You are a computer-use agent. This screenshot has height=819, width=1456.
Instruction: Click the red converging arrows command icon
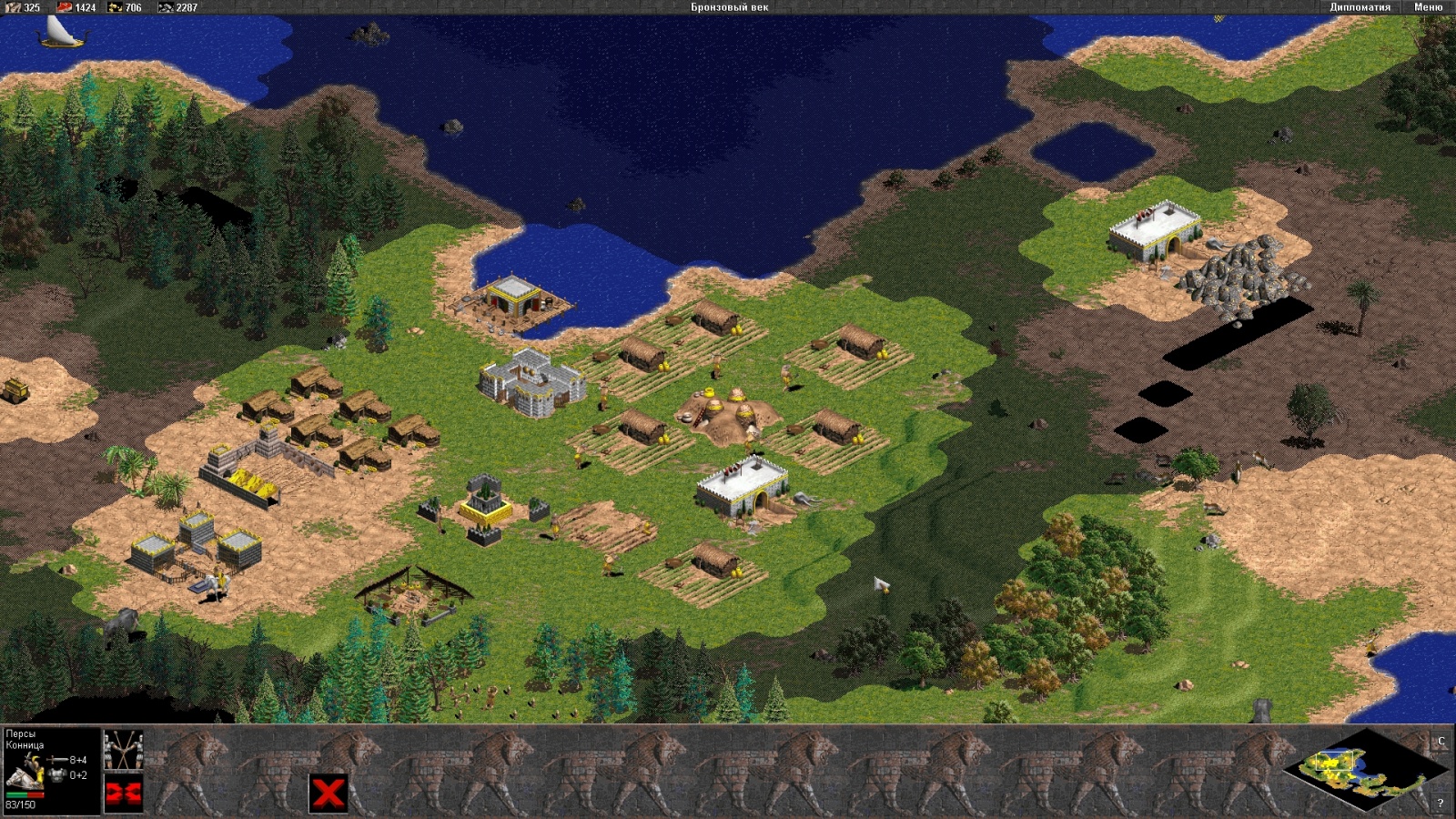tap(124, 794)
